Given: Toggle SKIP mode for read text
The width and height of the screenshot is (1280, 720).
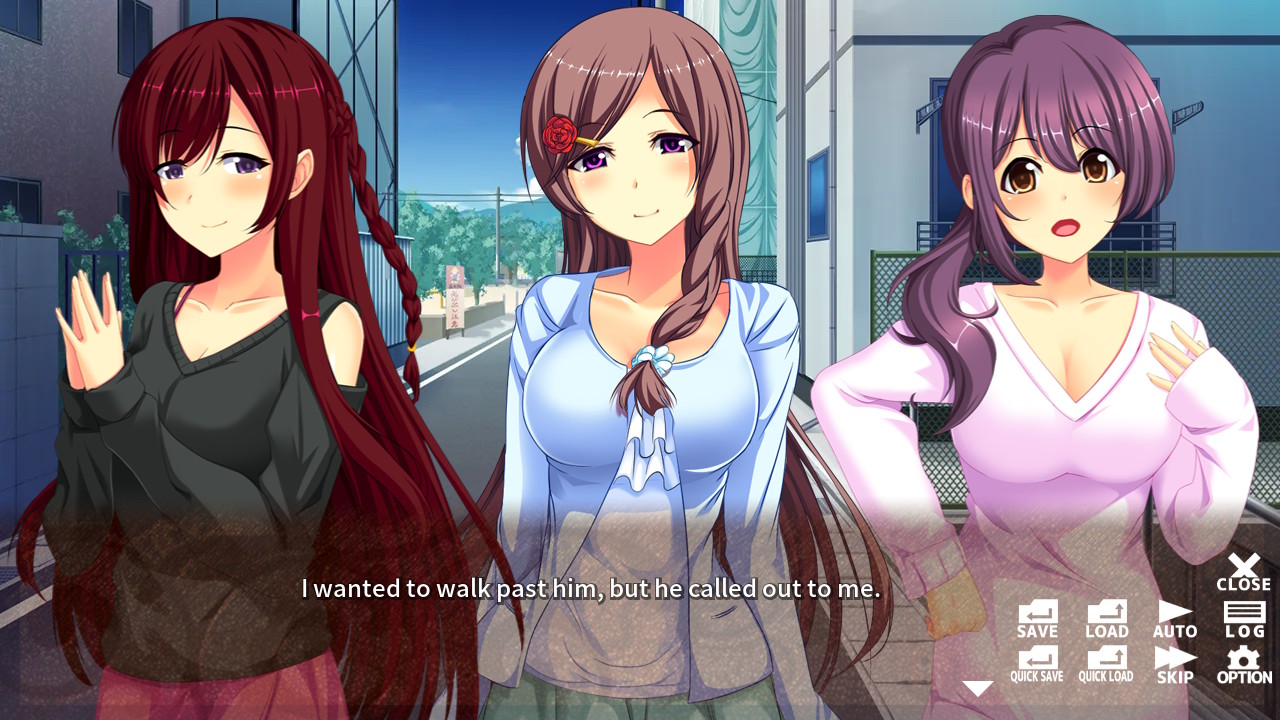Looking at the screenshot, I should (x=1174, y=662).
